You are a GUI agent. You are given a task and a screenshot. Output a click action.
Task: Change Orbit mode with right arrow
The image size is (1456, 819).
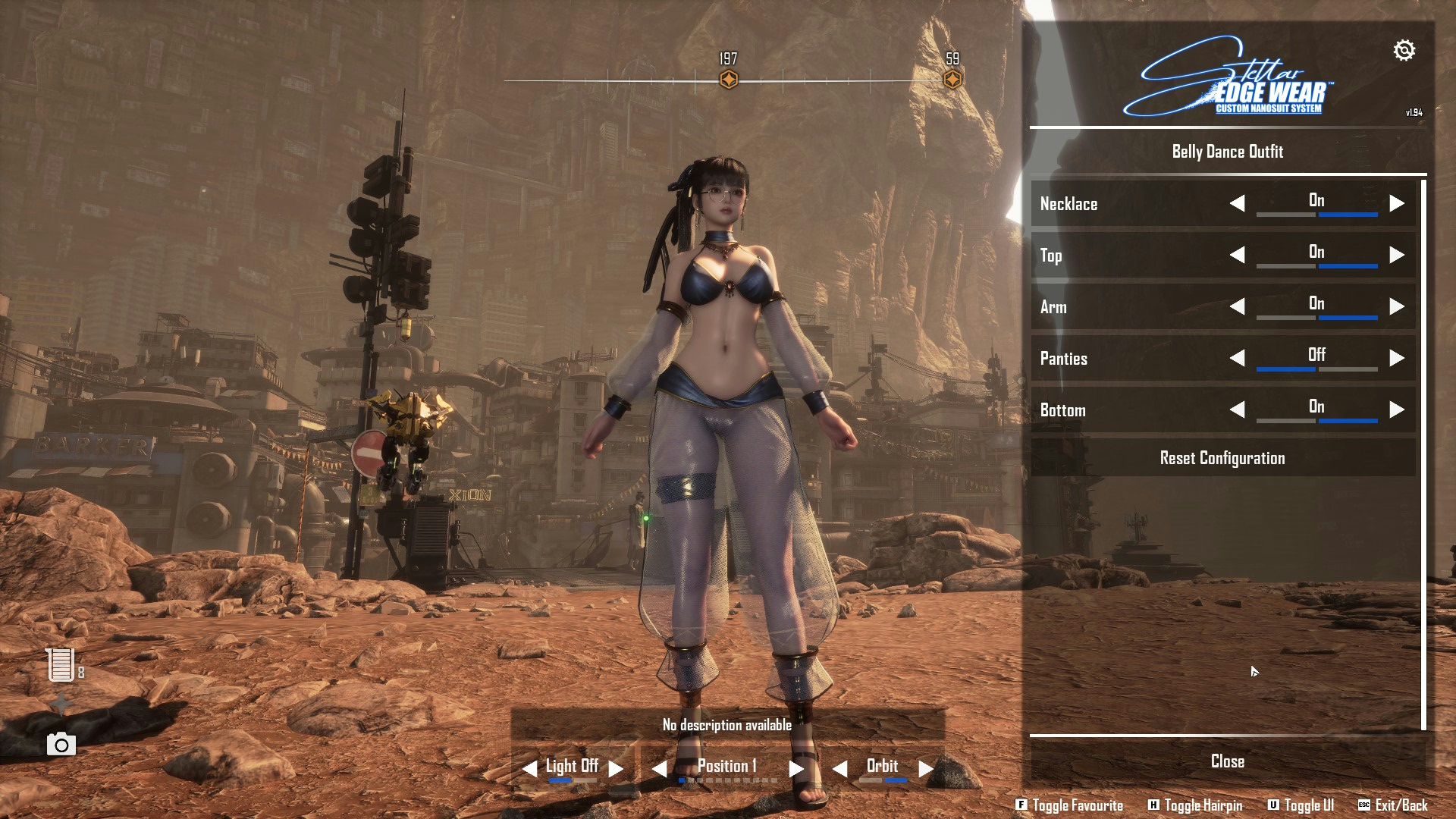coord(926,768)
